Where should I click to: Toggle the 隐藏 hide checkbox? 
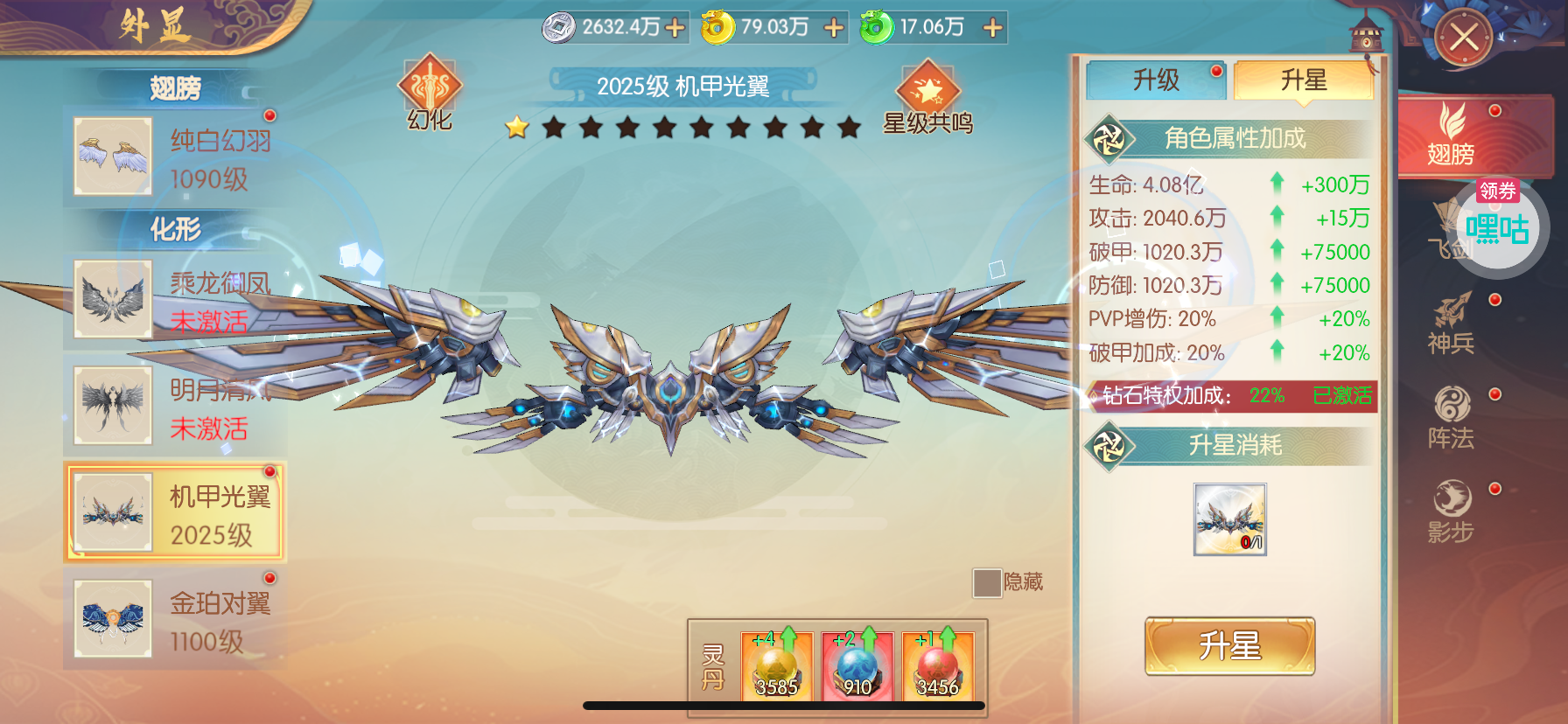coord(987,582)
